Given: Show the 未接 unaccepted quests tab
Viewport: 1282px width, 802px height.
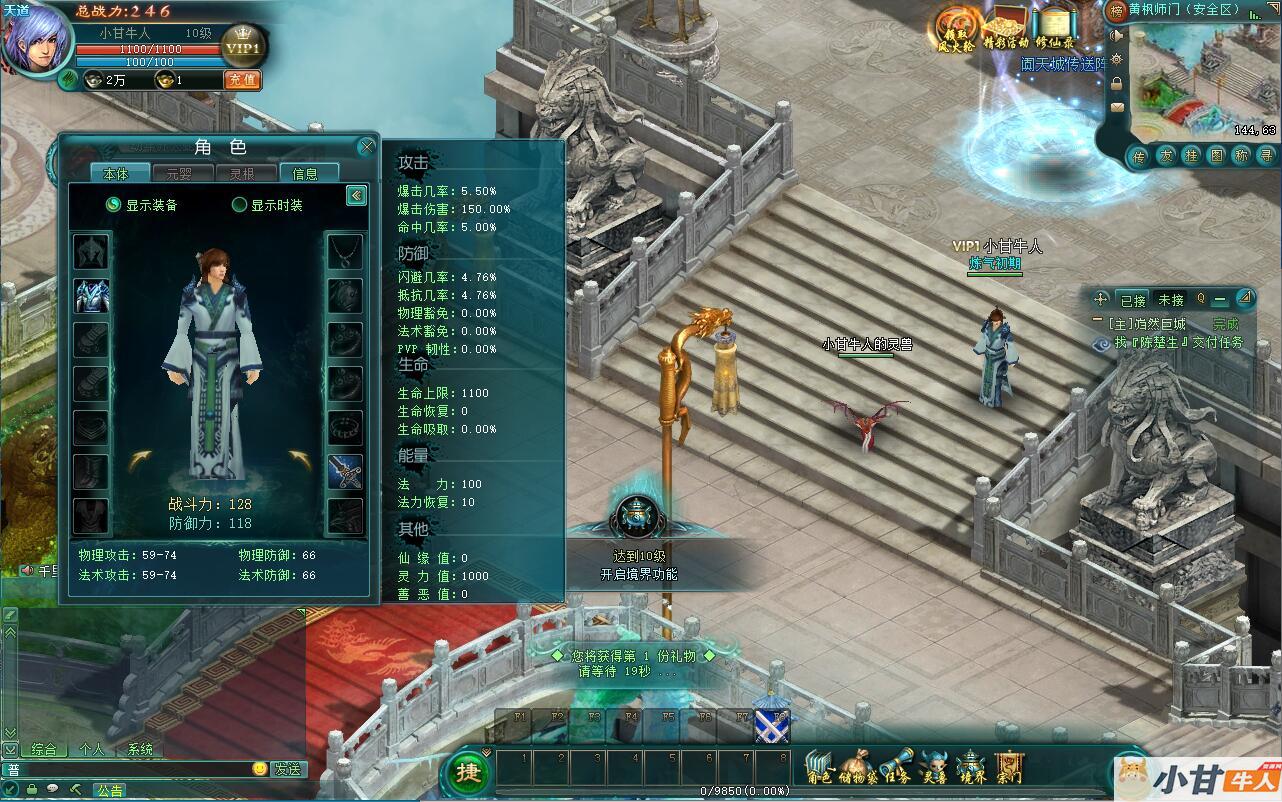Looking at the screenshot, I should 1170,300.
